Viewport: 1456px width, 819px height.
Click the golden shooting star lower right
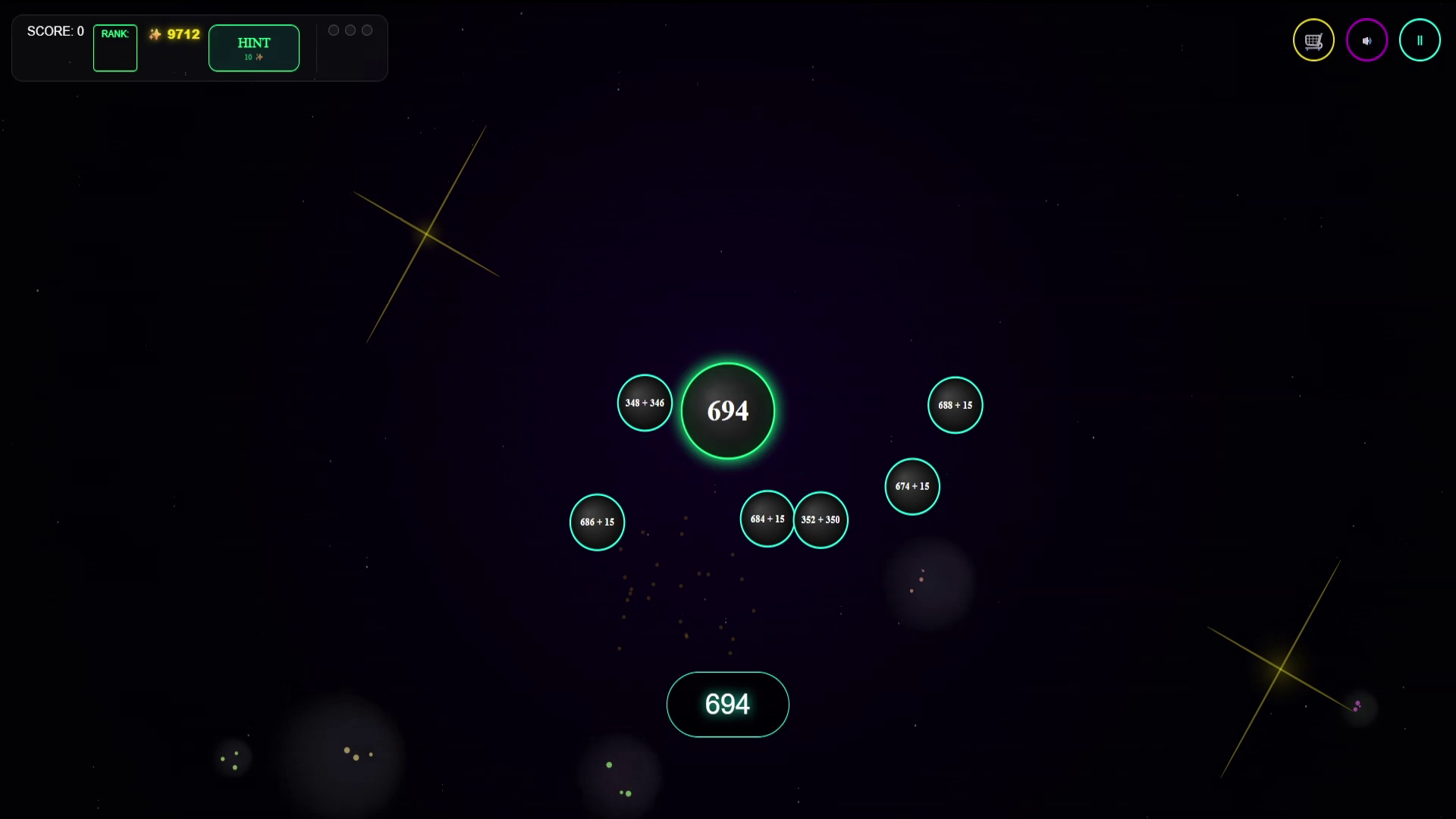tap(1282, 669)
